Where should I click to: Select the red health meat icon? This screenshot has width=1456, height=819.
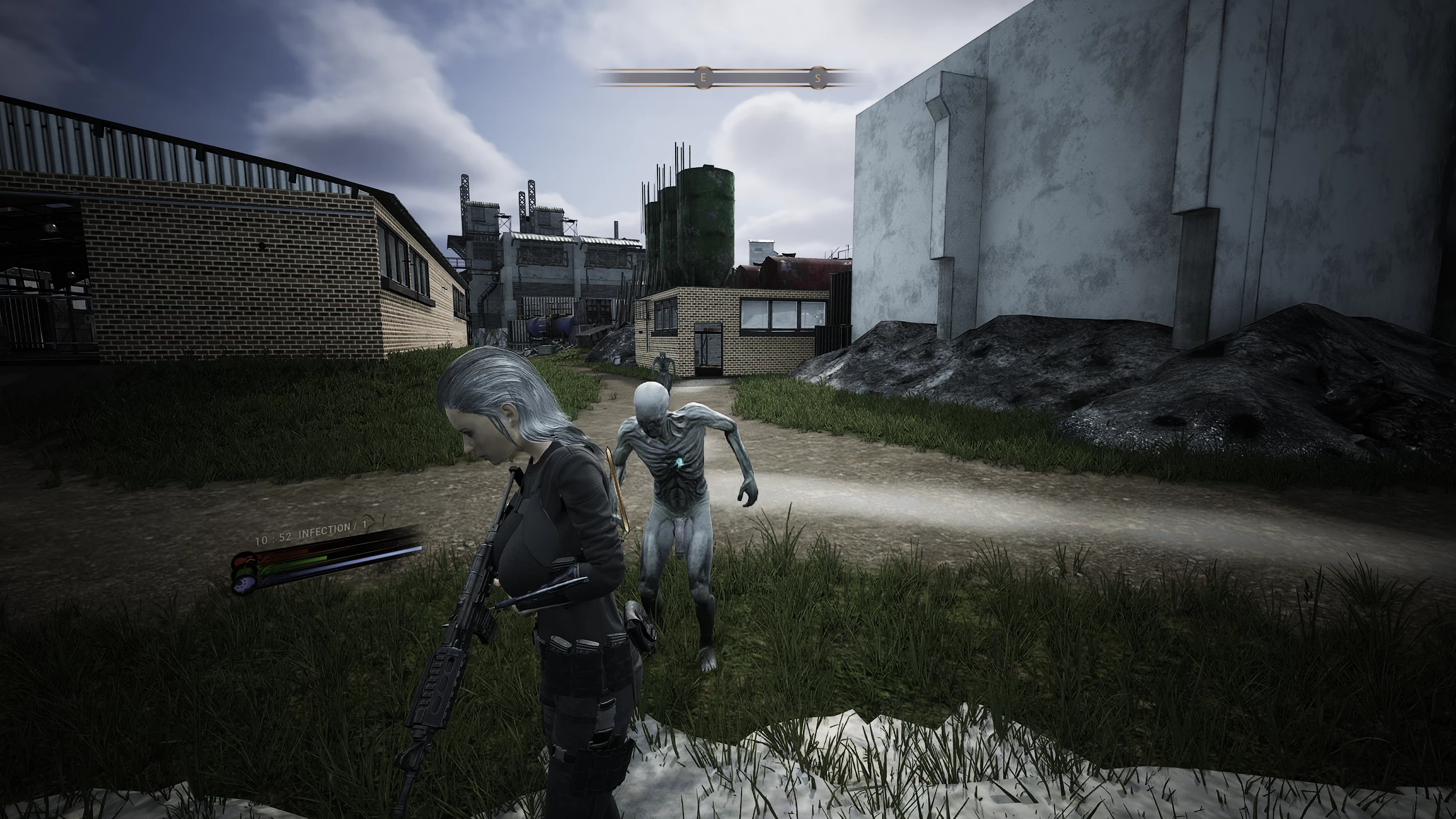tap(245, 560)
